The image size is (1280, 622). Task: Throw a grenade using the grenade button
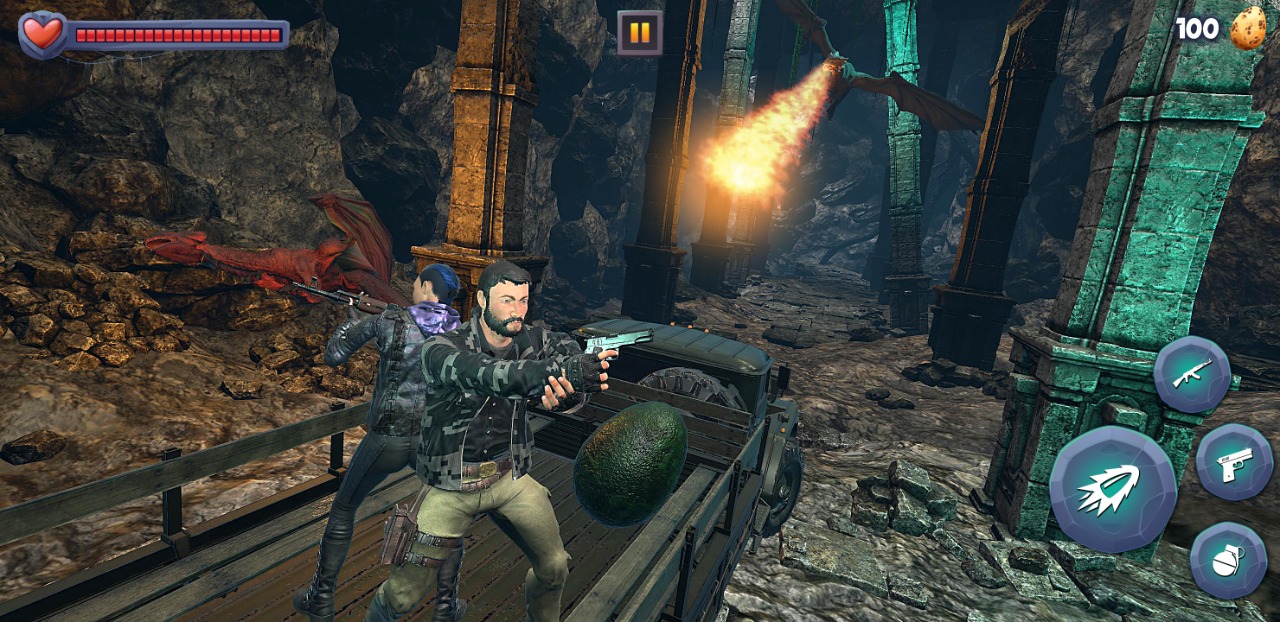(1228, 560)
